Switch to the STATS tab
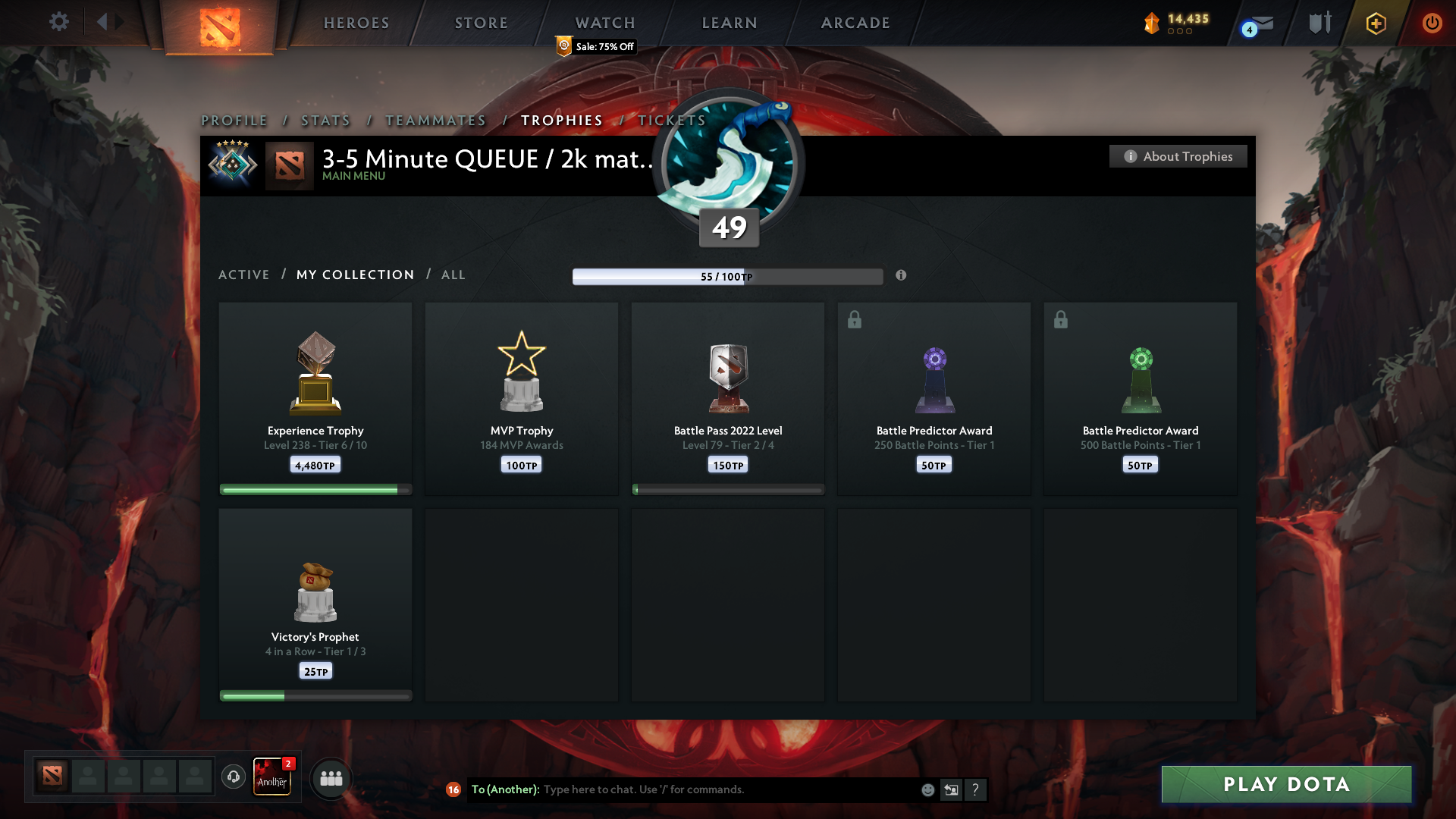 [325, 120]
